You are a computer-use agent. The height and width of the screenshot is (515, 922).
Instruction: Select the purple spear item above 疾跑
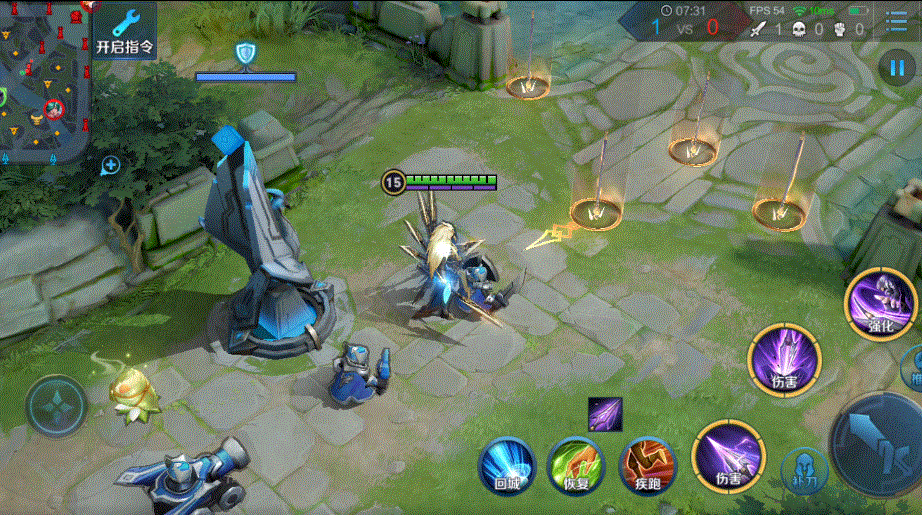pos(605,413)
